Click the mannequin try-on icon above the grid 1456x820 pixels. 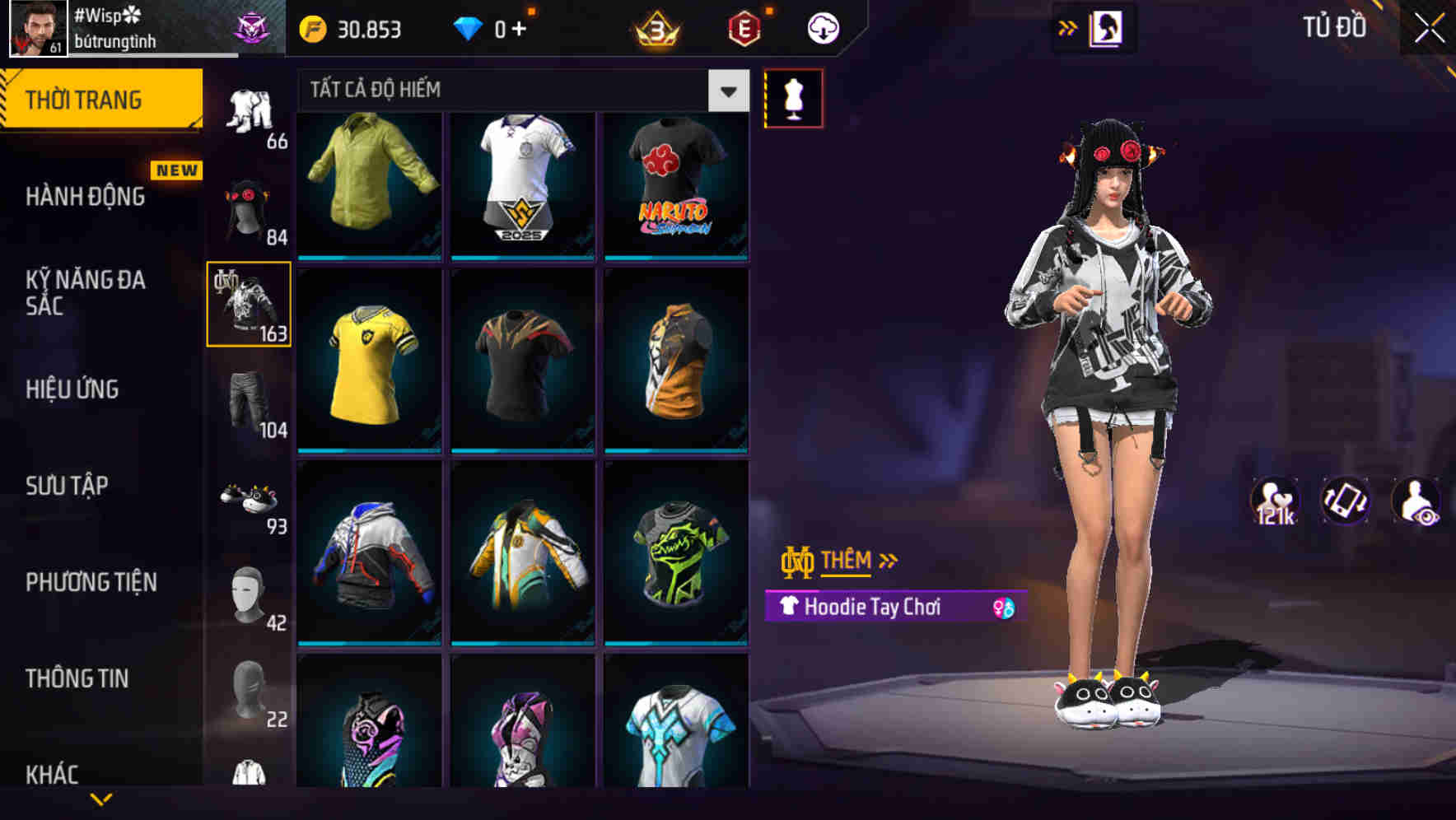tap(793, 97)
